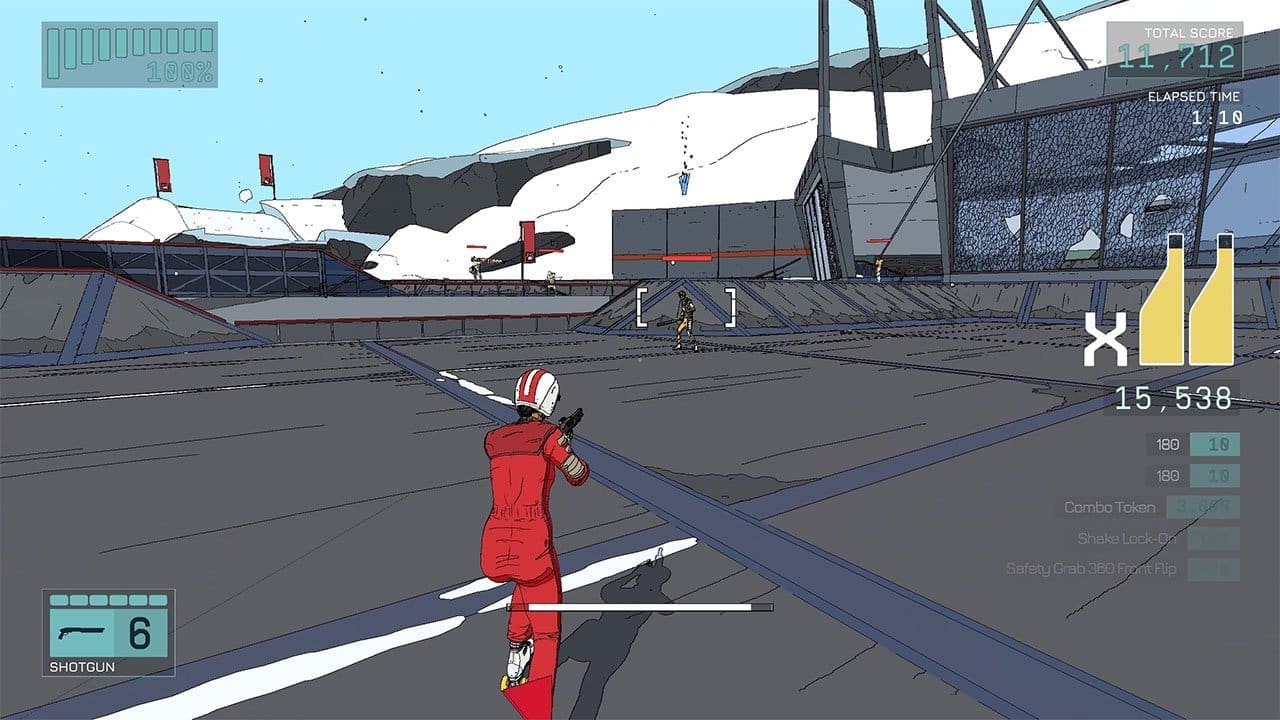1280x720 pixels.
Task: Target the enemy inside the lock-on brackets
Action: (x=685, y=319)
